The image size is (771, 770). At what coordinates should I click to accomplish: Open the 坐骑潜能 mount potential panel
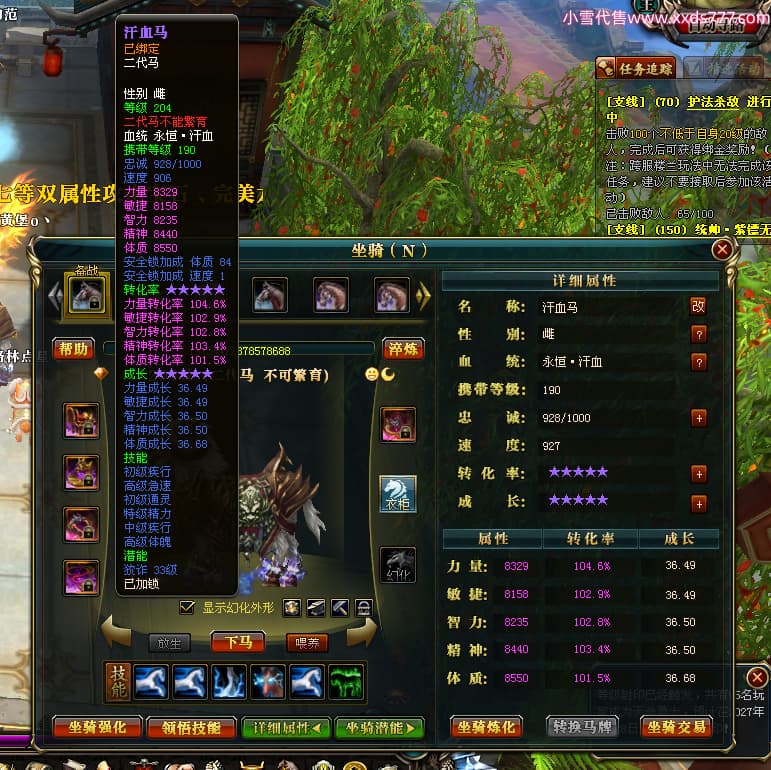(x=379, y=728)
